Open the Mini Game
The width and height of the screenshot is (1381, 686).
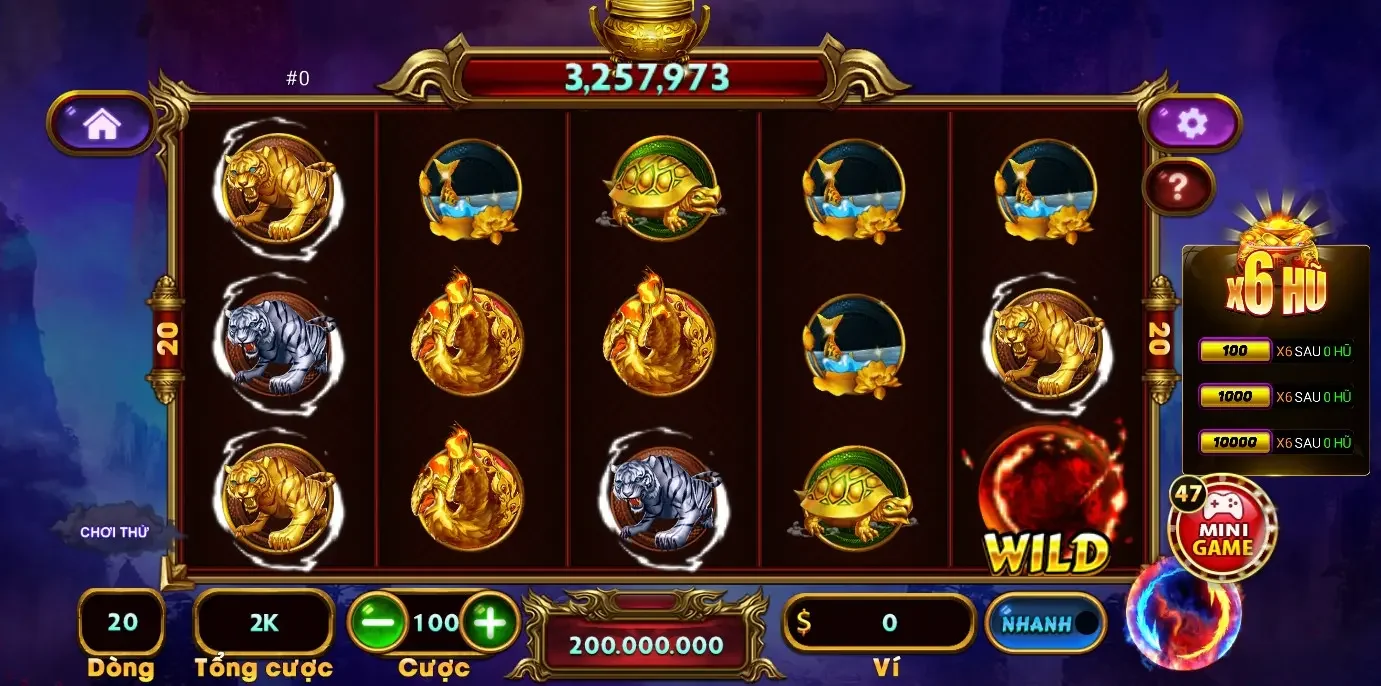pyautogui.click(x=1222, y=528)
